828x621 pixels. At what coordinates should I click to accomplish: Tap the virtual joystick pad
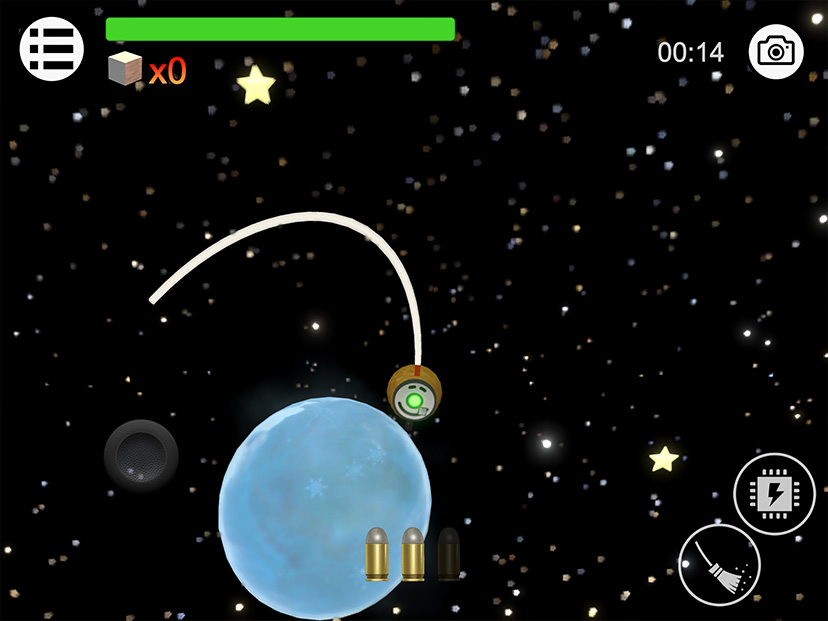(141, 456)
